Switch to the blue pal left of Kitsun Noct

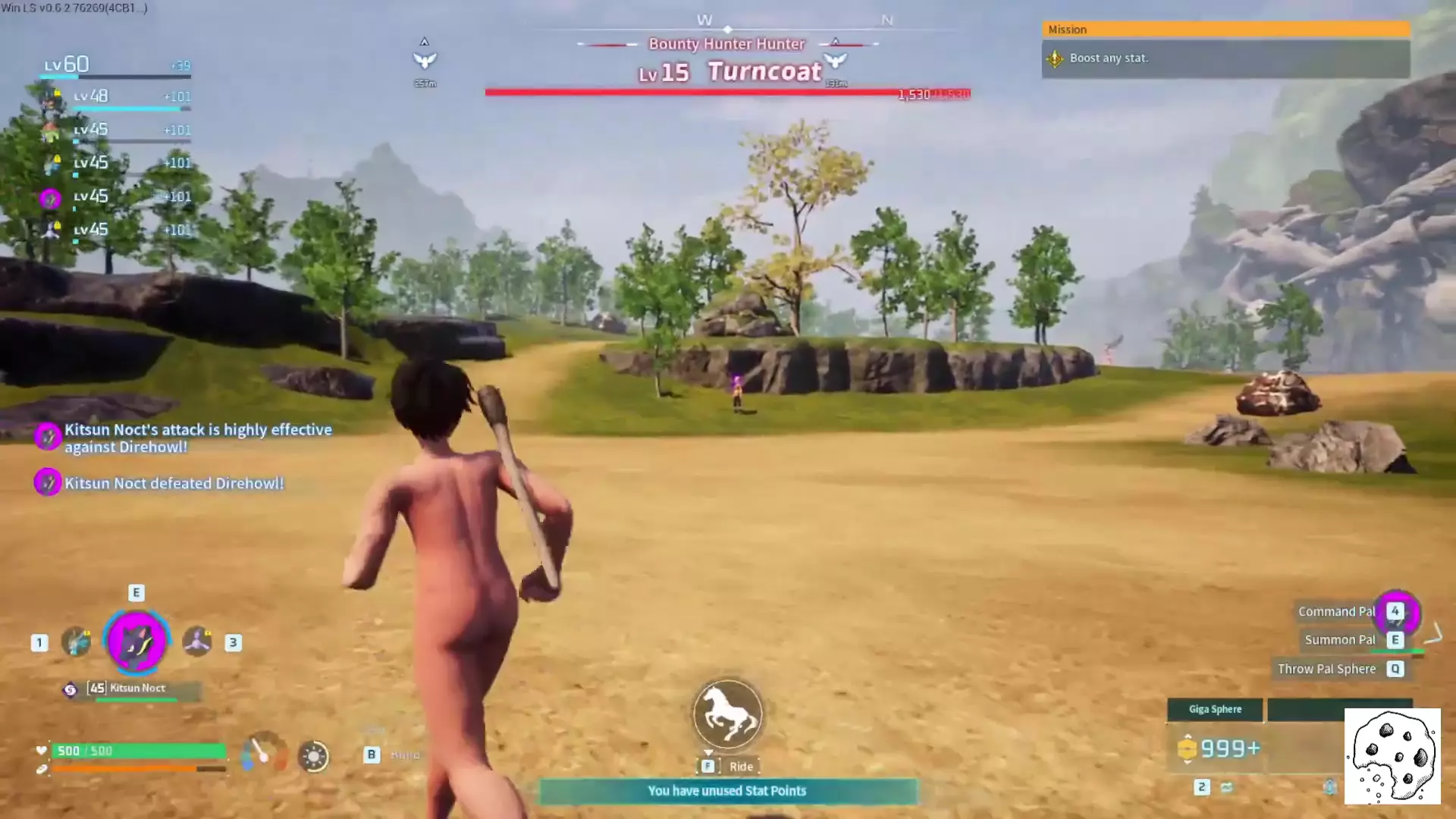click(x=76, y=642)
